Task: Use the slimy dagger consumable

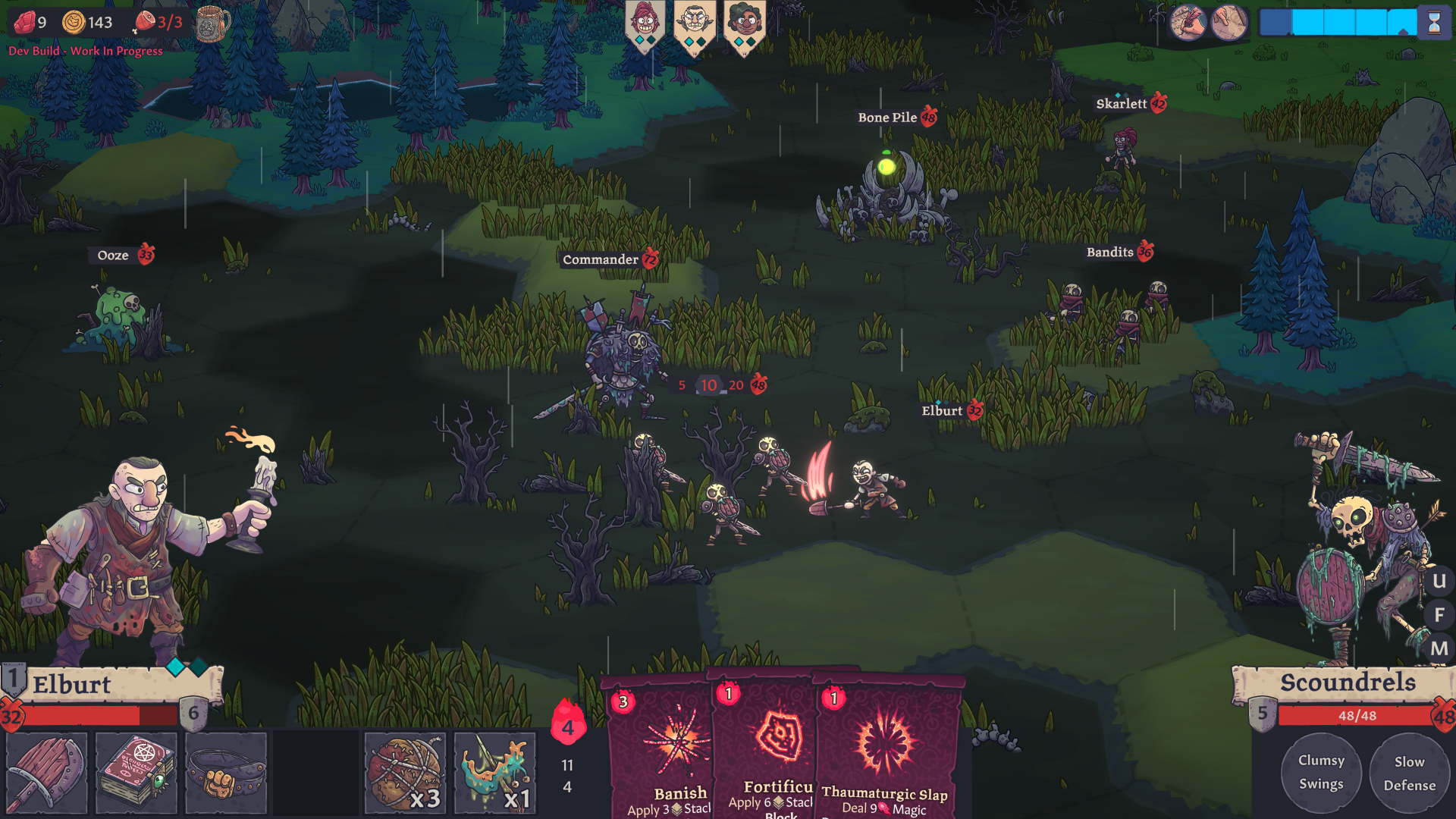Action: [x=494, y=772]
